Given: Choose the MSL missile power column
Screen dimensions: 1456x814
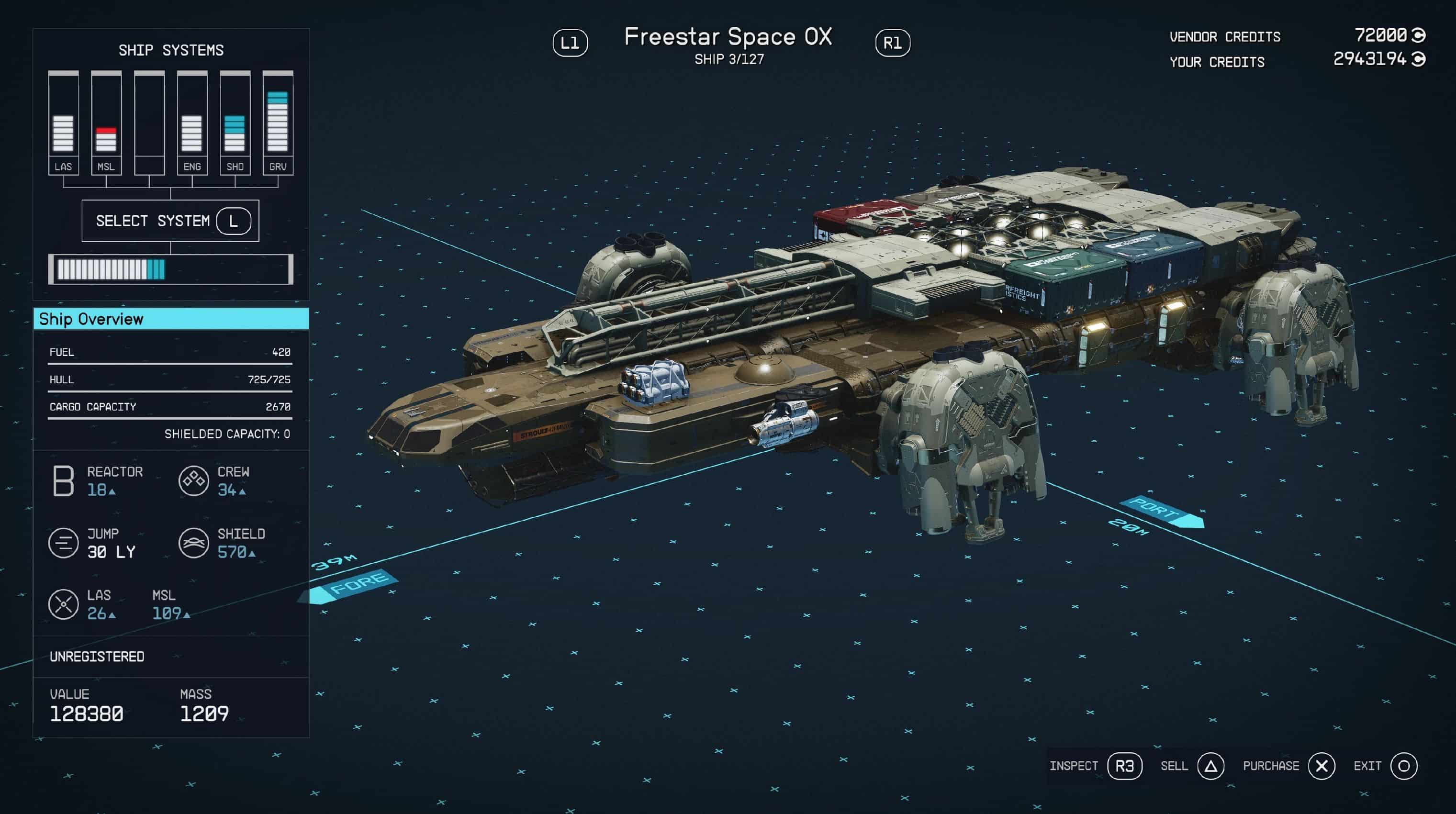Looking at the screenshot, I should coord(106,123).
